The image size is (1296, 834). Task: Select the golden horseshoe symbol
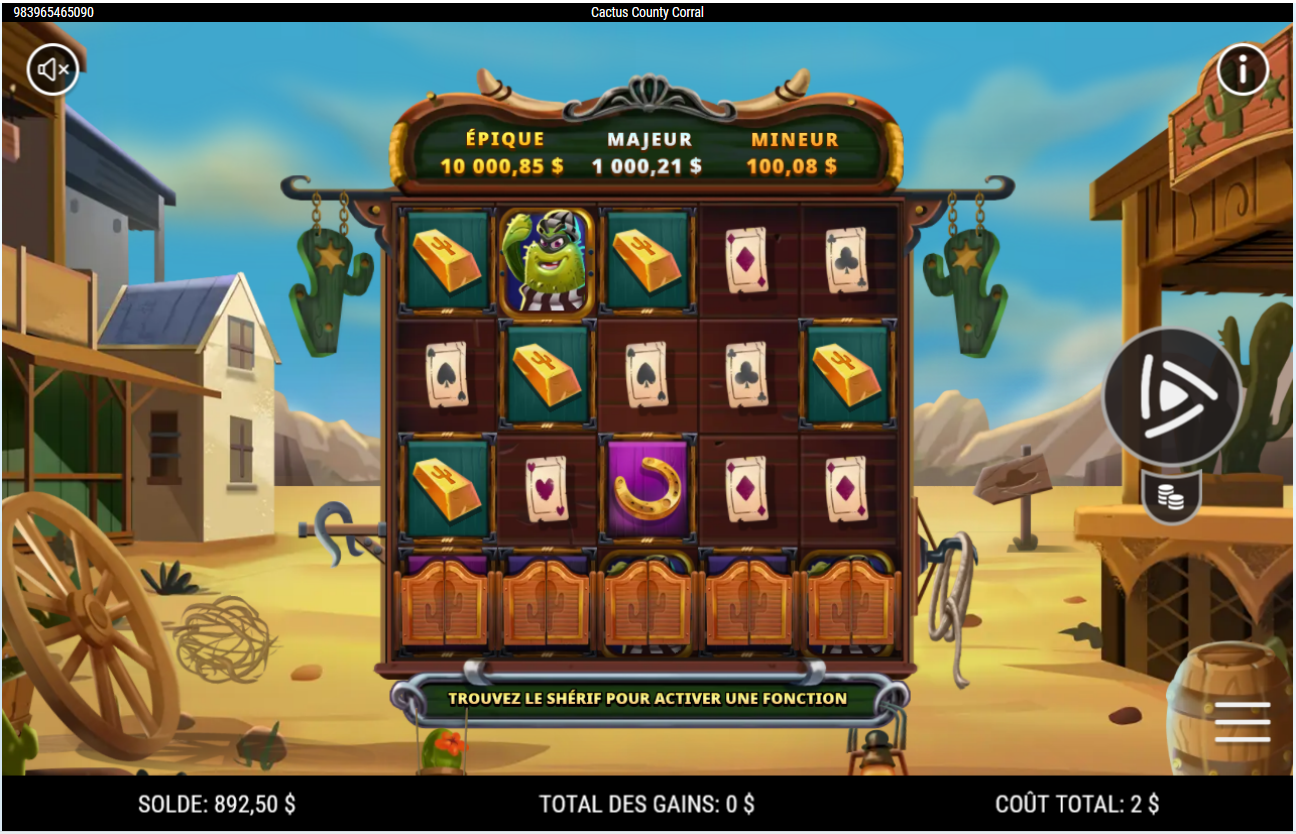pyautogui.click(x=645, y=486)
